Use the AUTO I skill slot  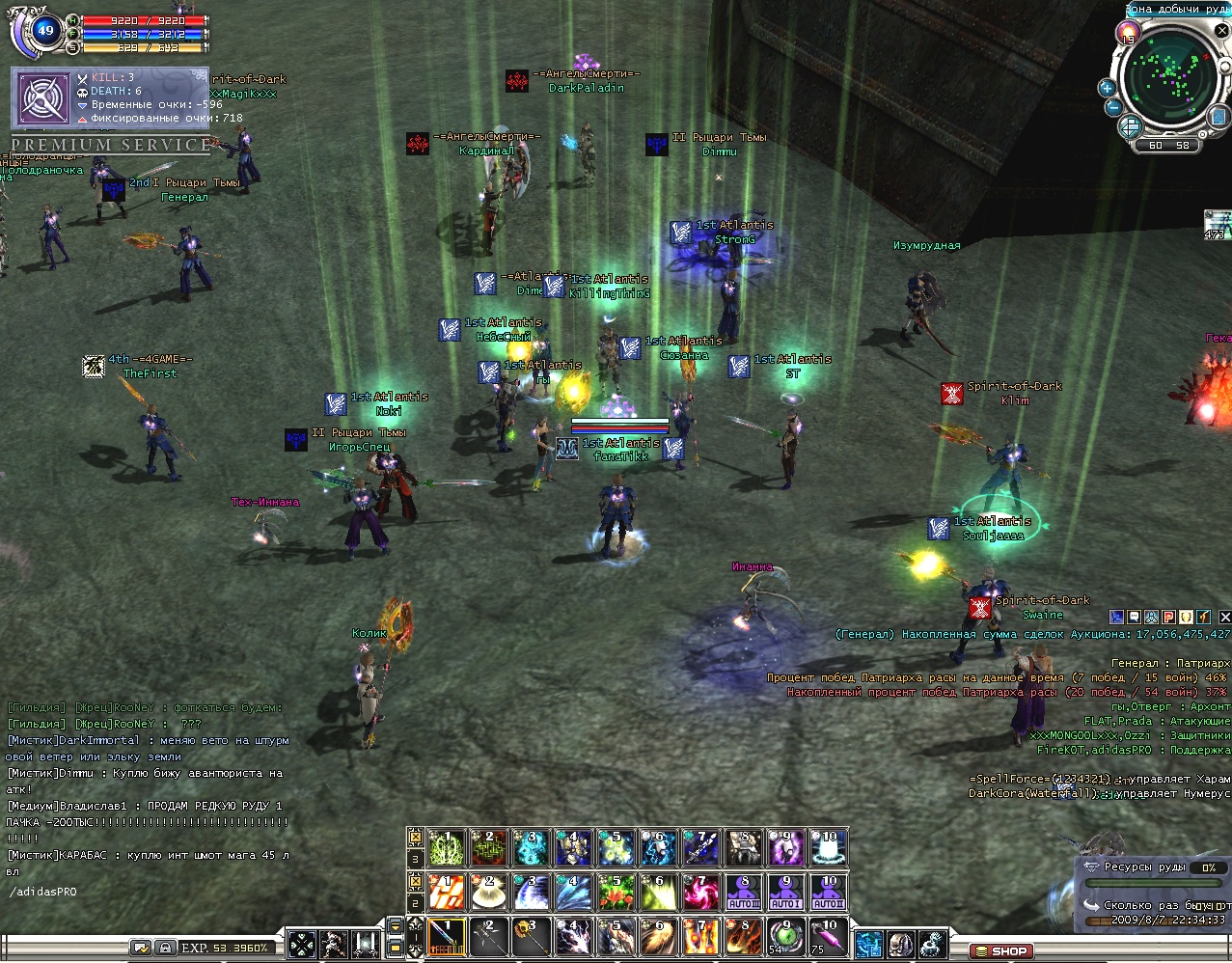tap(786, 892)
